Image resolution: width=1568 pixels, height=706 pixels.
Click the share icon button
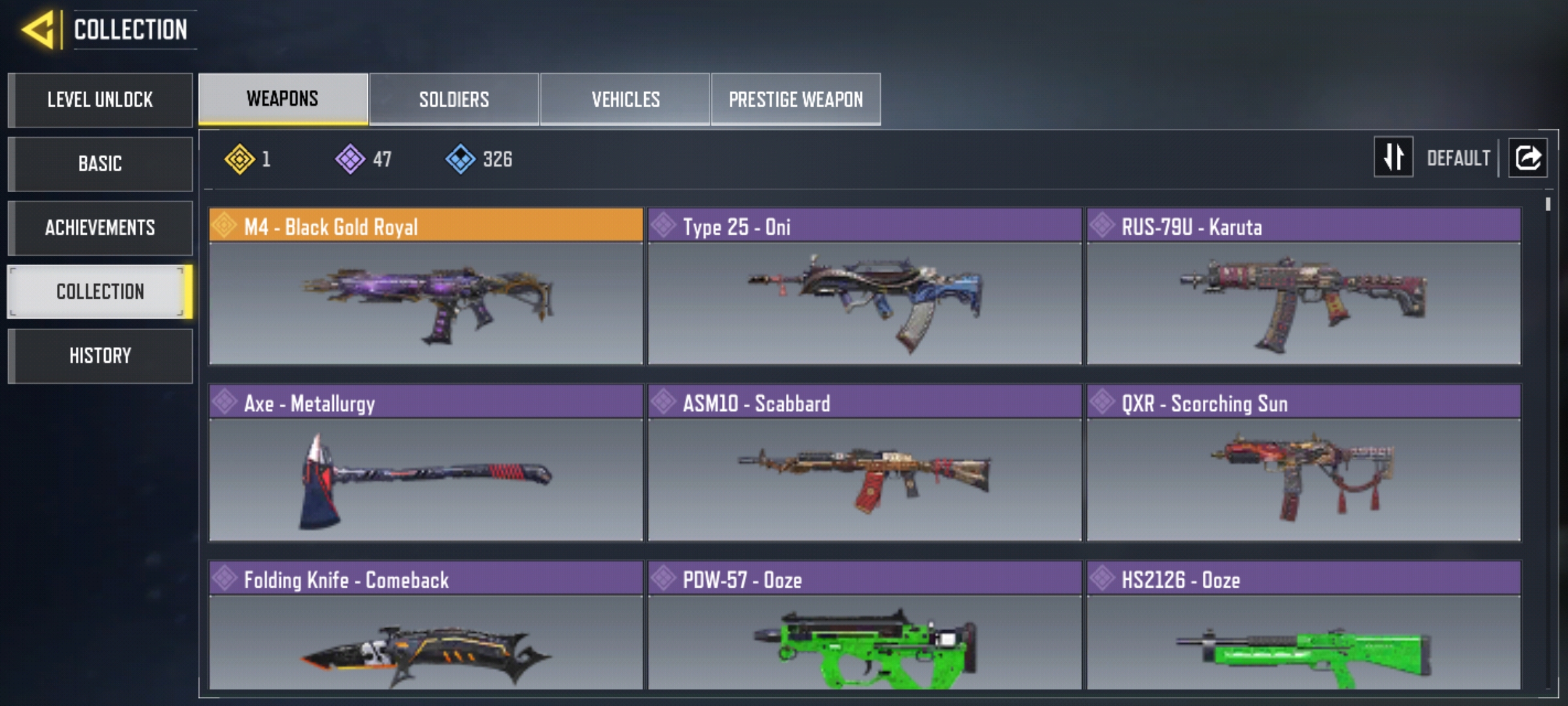pos(1527,158)
